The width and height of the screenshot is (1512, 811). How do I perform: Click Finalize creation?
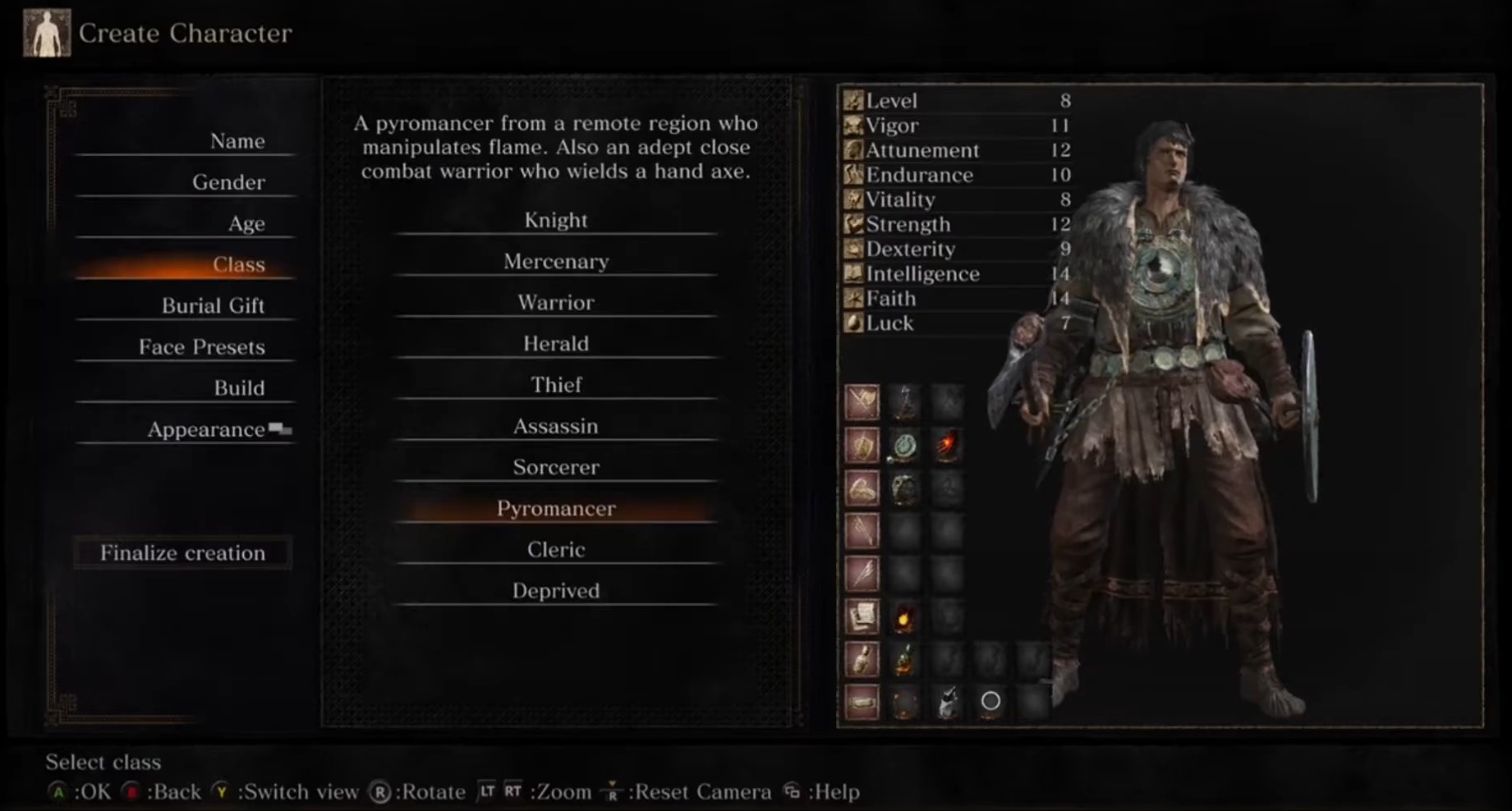coord(182,553)
